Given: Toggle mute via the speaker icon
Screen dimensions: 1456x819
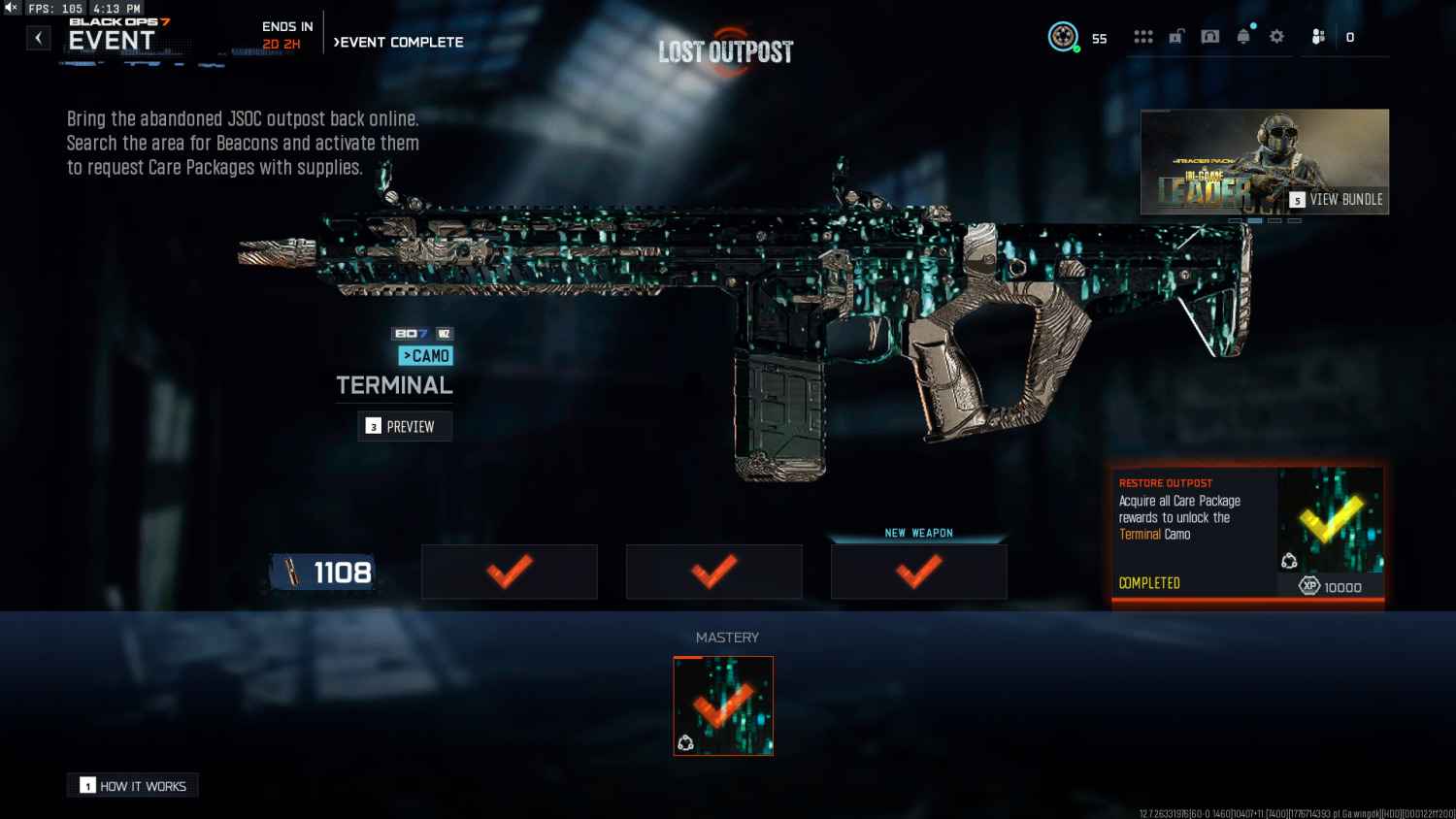Looking at the screenshot, I should pos(11,8).
